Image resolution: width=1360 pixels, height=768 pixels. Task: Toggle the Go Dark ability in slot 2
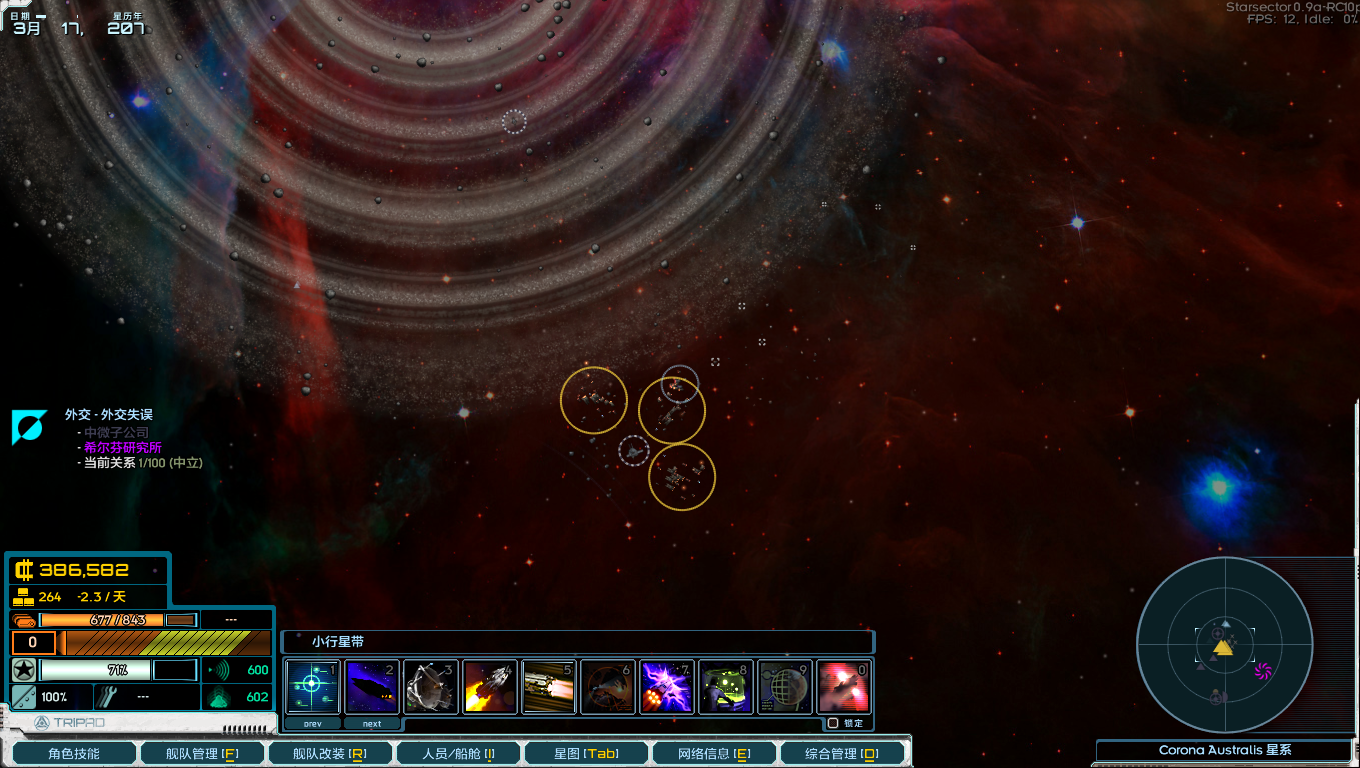click(x=371, y=686)
